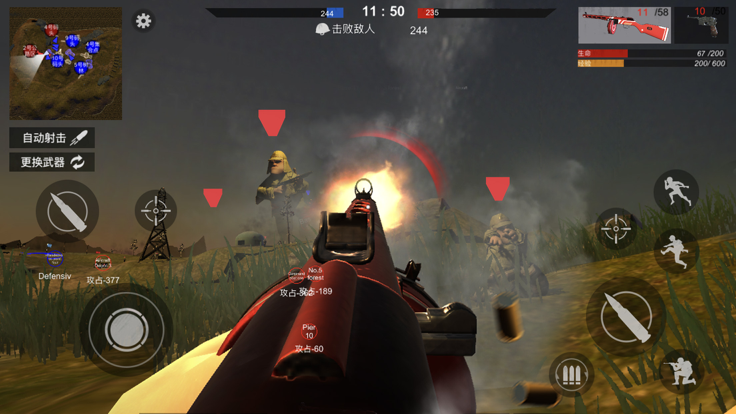Viewport: 736px width, 414px height.
Task: Open the gear settings menu
Action: click(x=144, y=21)
